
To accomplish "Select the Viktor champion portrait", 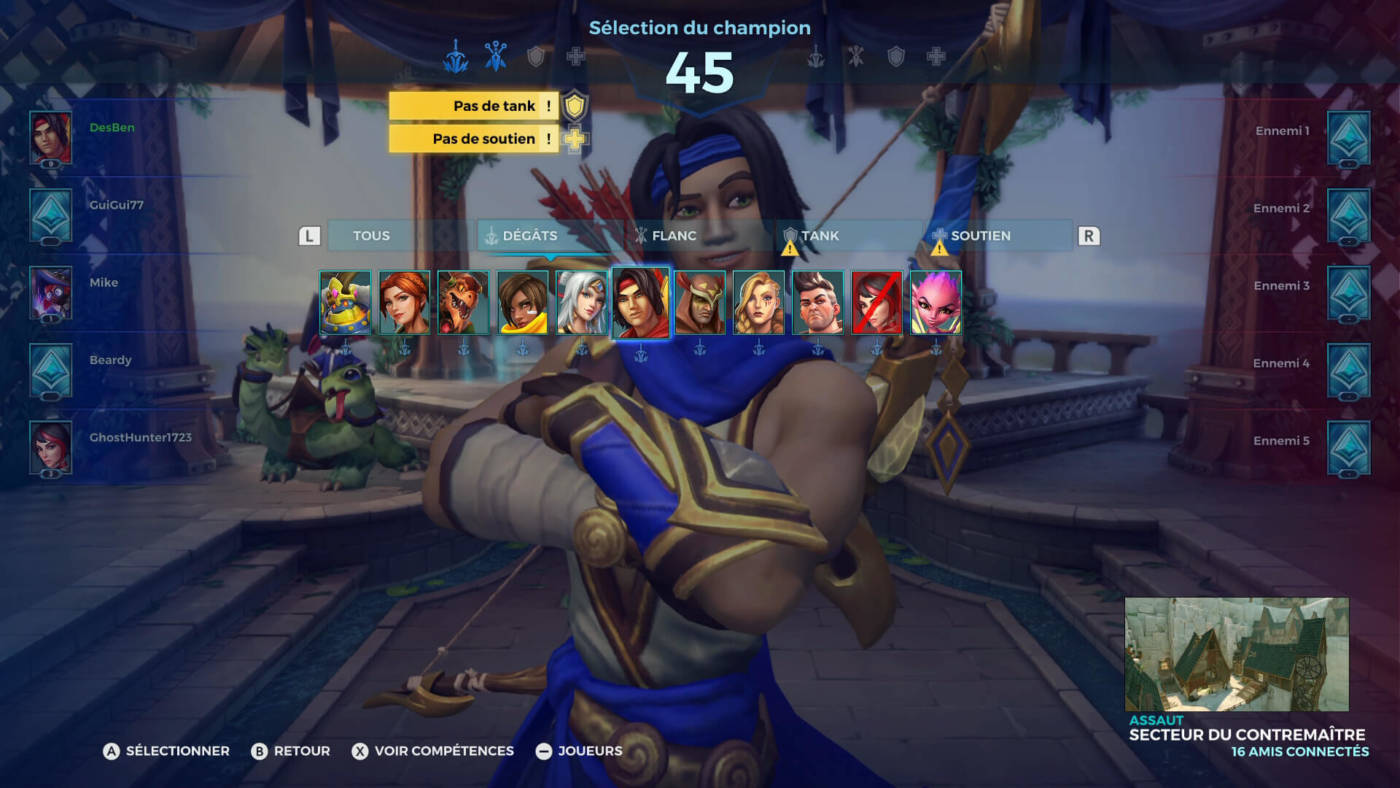I will click(818, 302).
